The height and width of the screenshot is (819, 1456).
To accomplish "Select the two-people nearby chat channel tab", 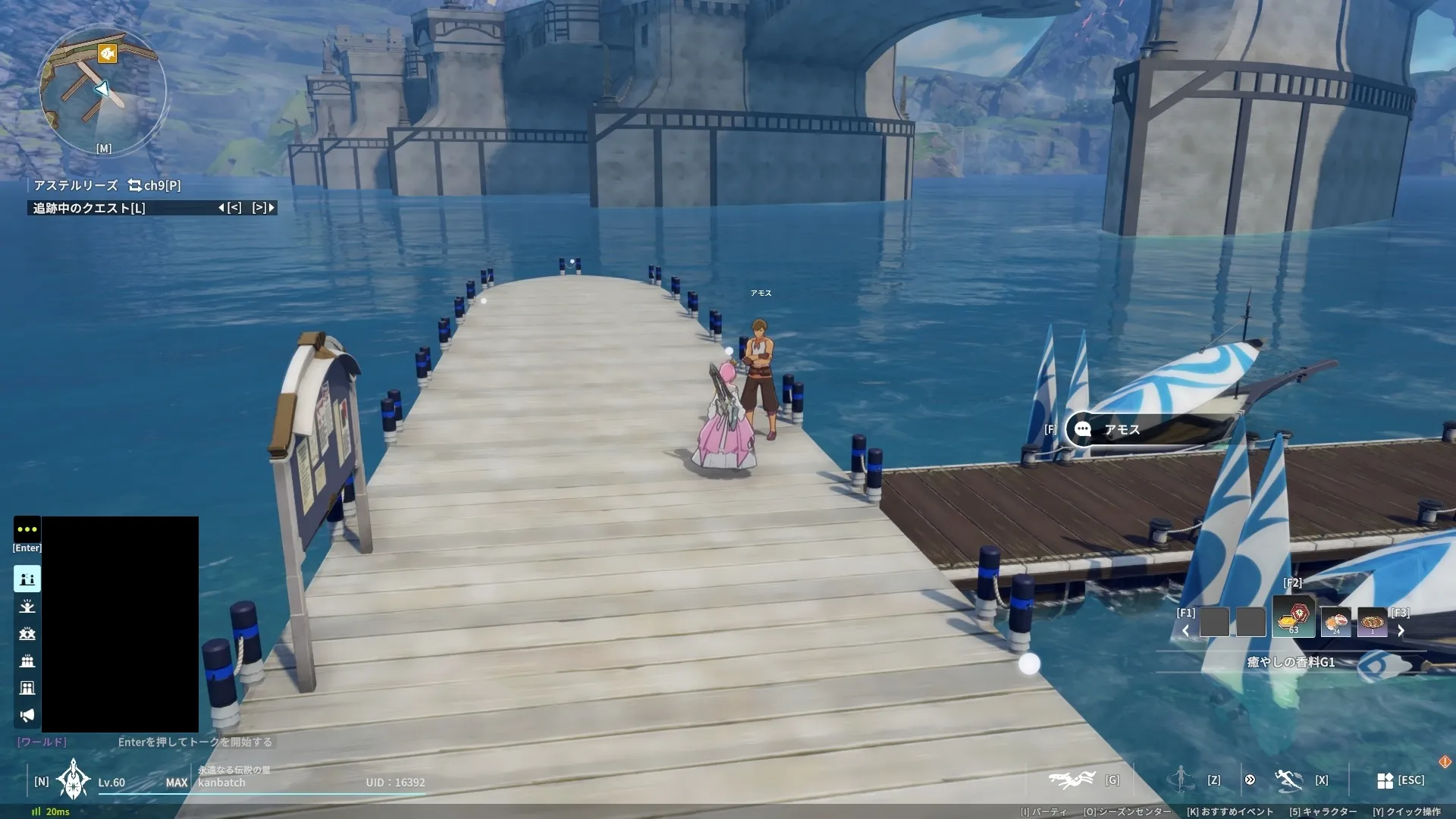I will [x=27, y=579].
